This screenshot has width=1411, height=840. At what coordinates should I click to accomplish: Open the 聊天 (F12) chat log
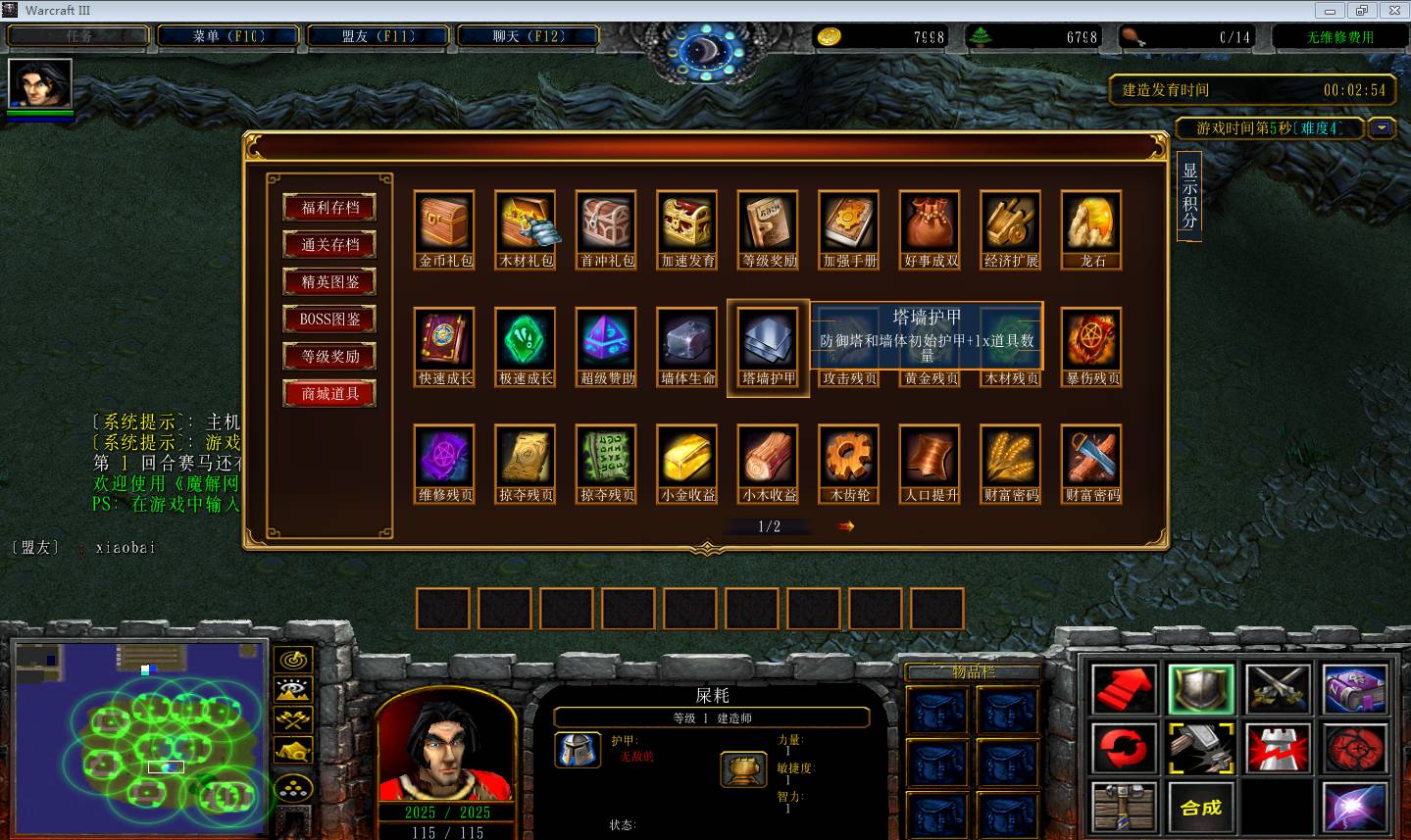point(528,36)
